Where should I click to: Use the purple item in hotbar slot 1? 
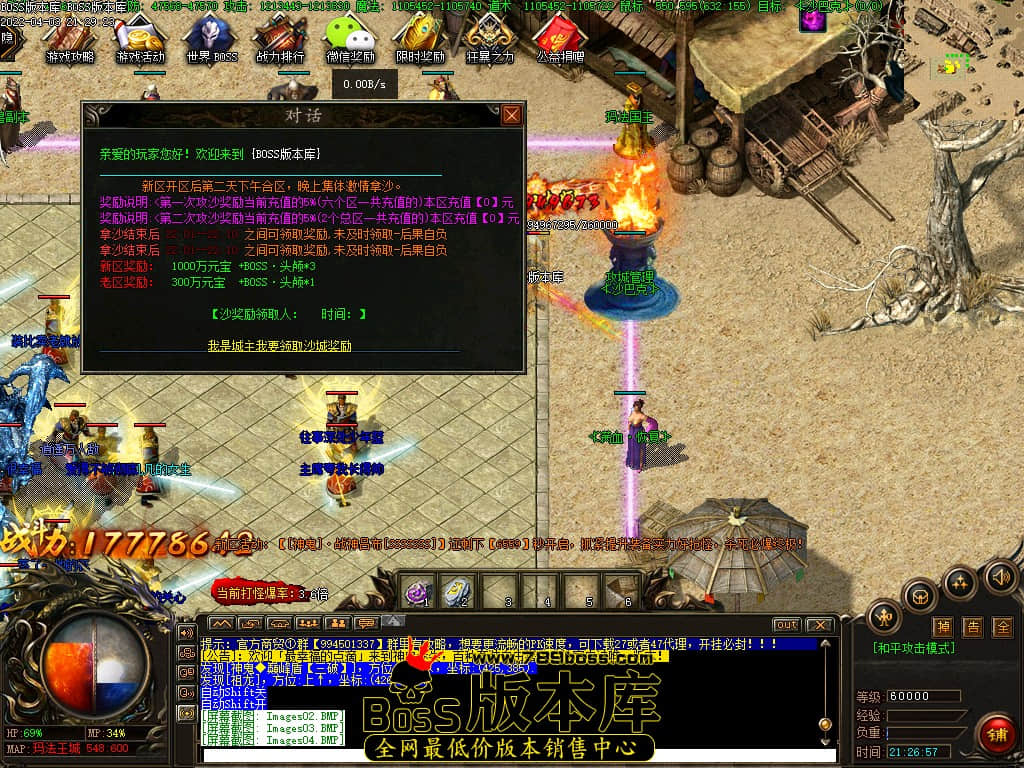click(417, 591)
